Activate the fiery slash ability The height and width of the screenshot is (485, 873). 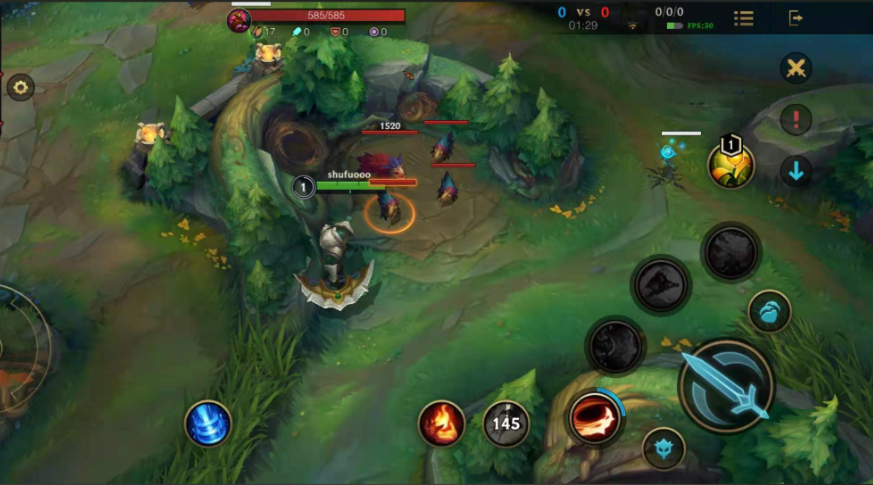[x=593, y=418]
